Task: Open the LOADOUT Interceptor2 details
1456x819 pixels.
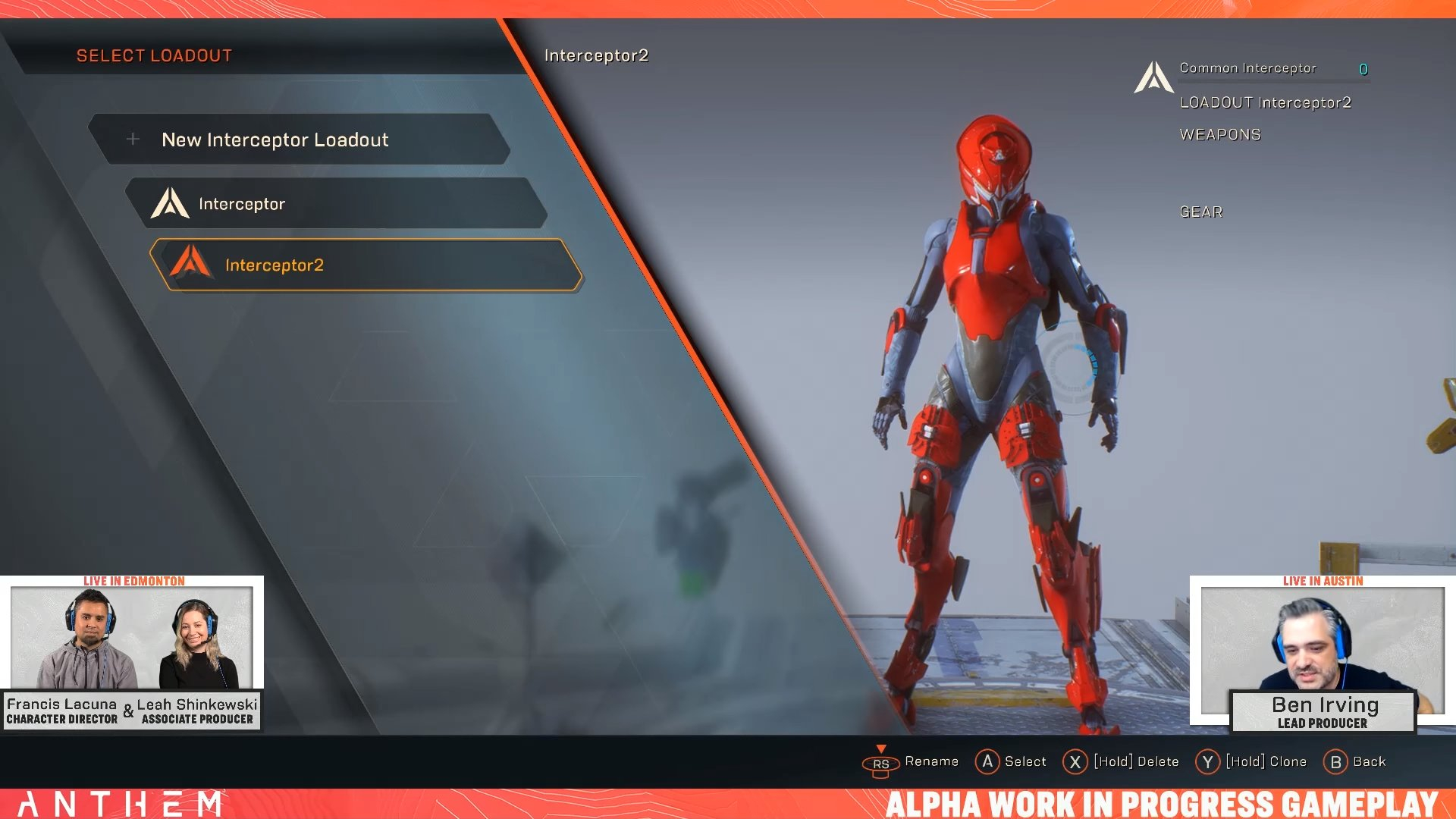Action: 1266,102
